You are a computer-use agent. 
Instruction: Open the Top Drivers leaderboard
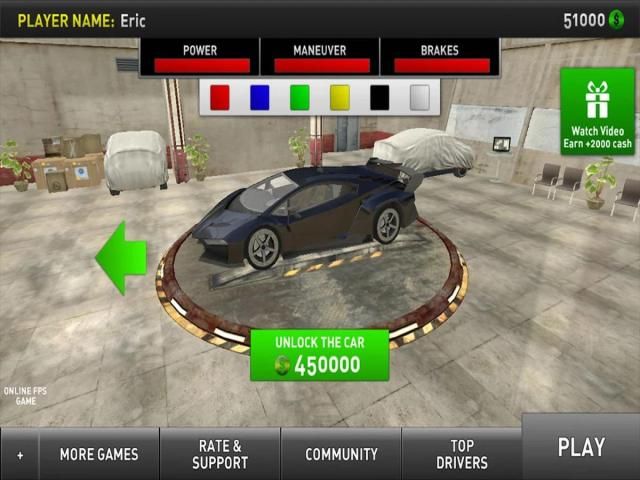click(x=461, y=454)
